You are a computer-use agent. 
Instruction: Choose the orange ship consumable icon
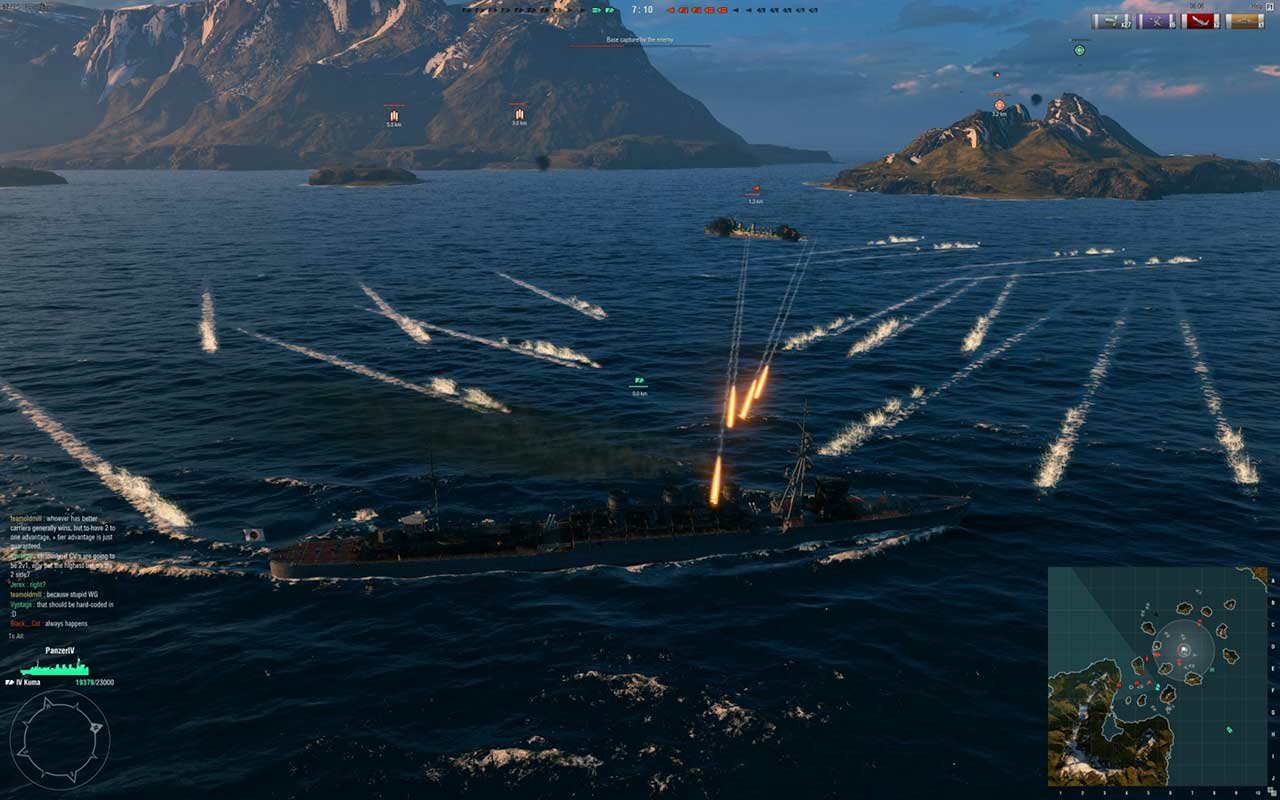coord(1246,21)
